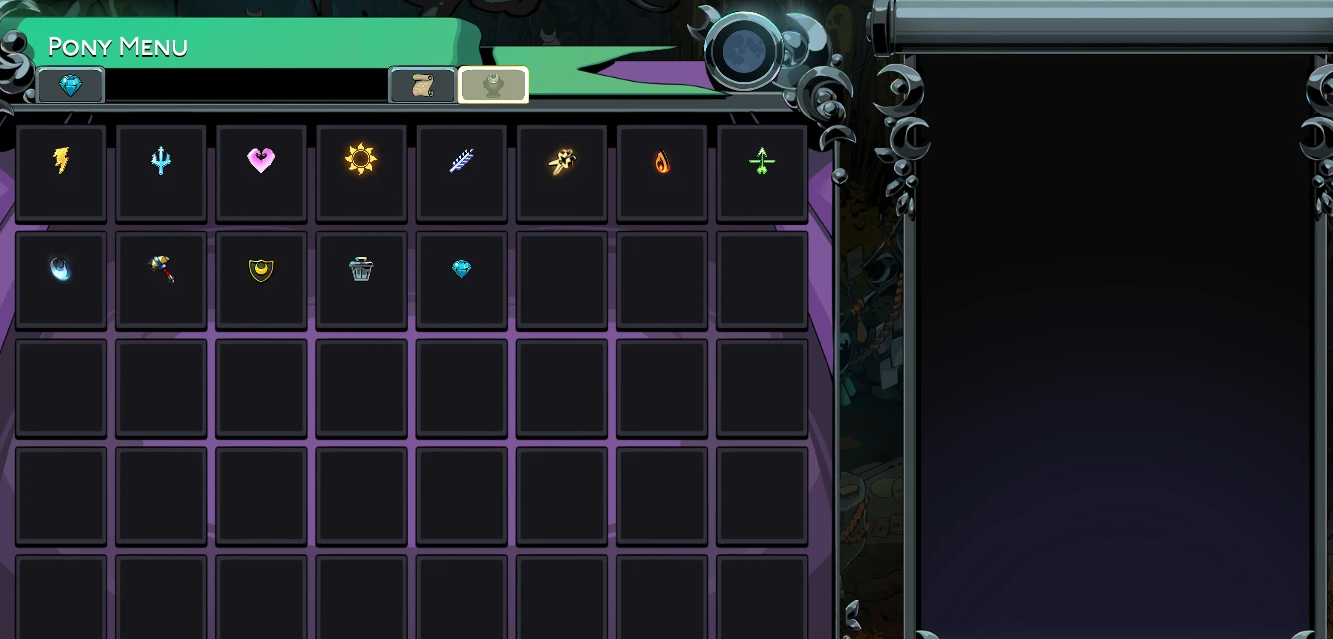Select the Zeus lightning bolt boon slot

click(61, 160)
